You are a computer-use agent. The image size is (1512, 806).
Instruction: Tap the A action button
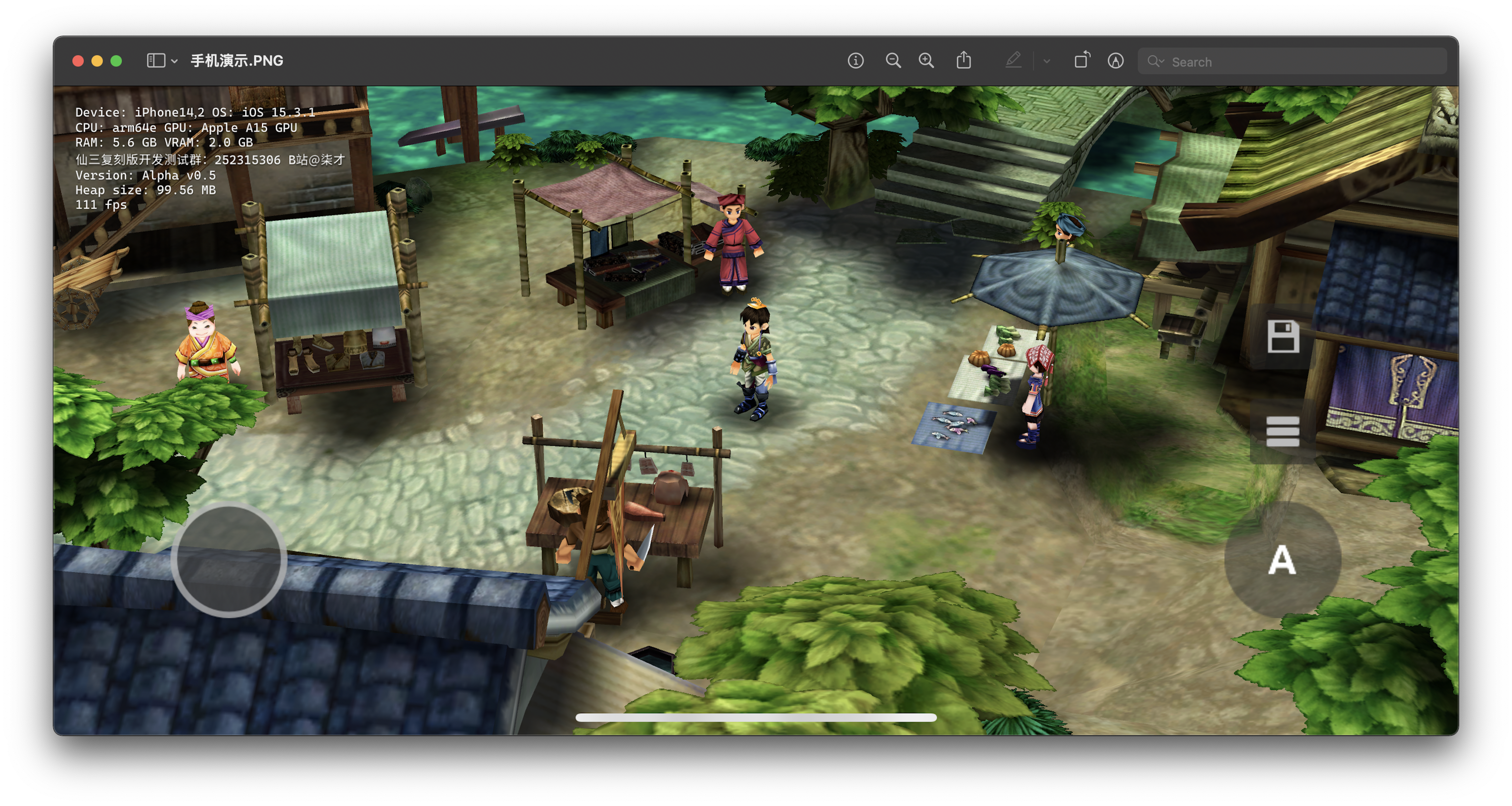click(1282, 560)
